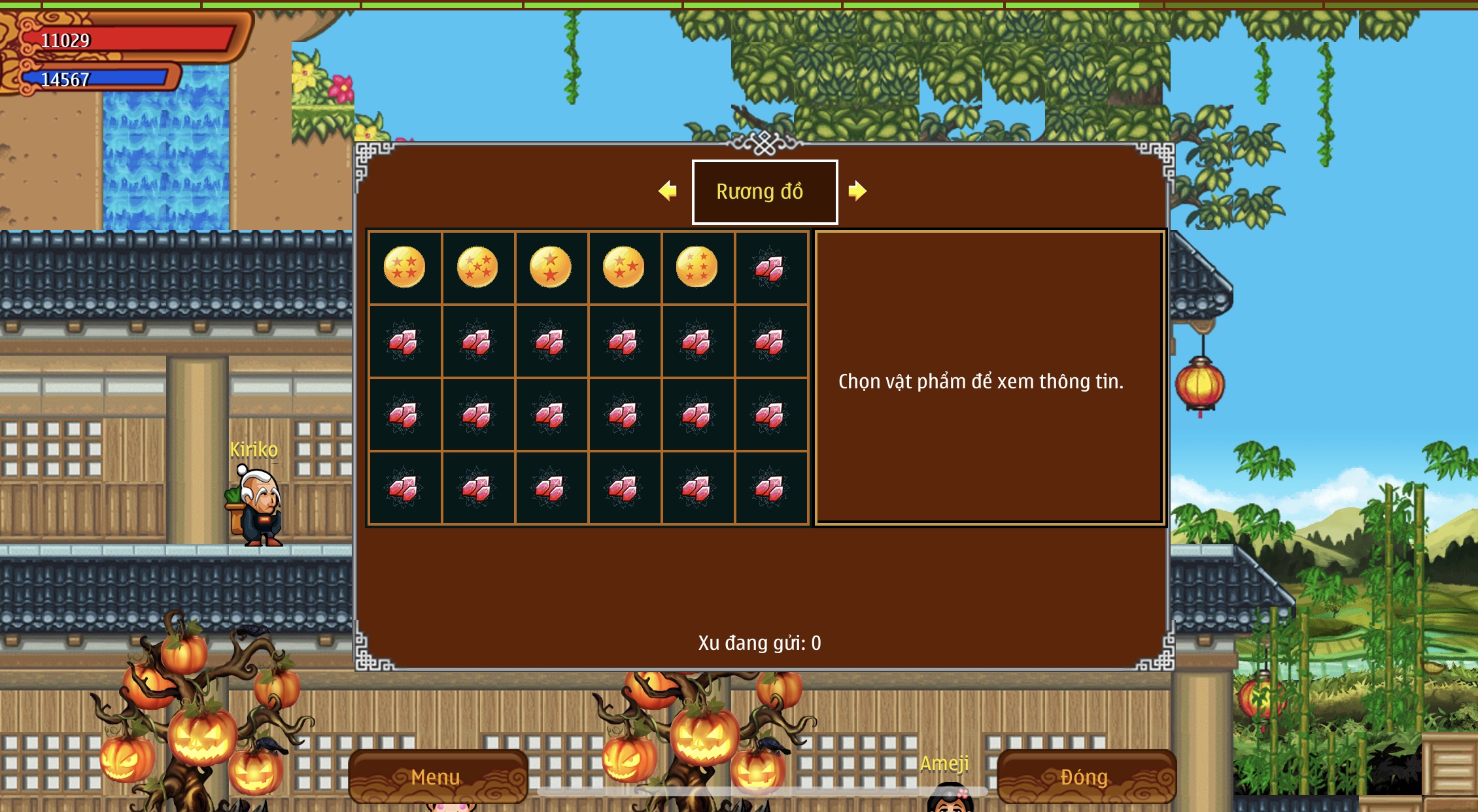
Task: Click the six-star dragon ball
Action: click(x=696, y=267)
